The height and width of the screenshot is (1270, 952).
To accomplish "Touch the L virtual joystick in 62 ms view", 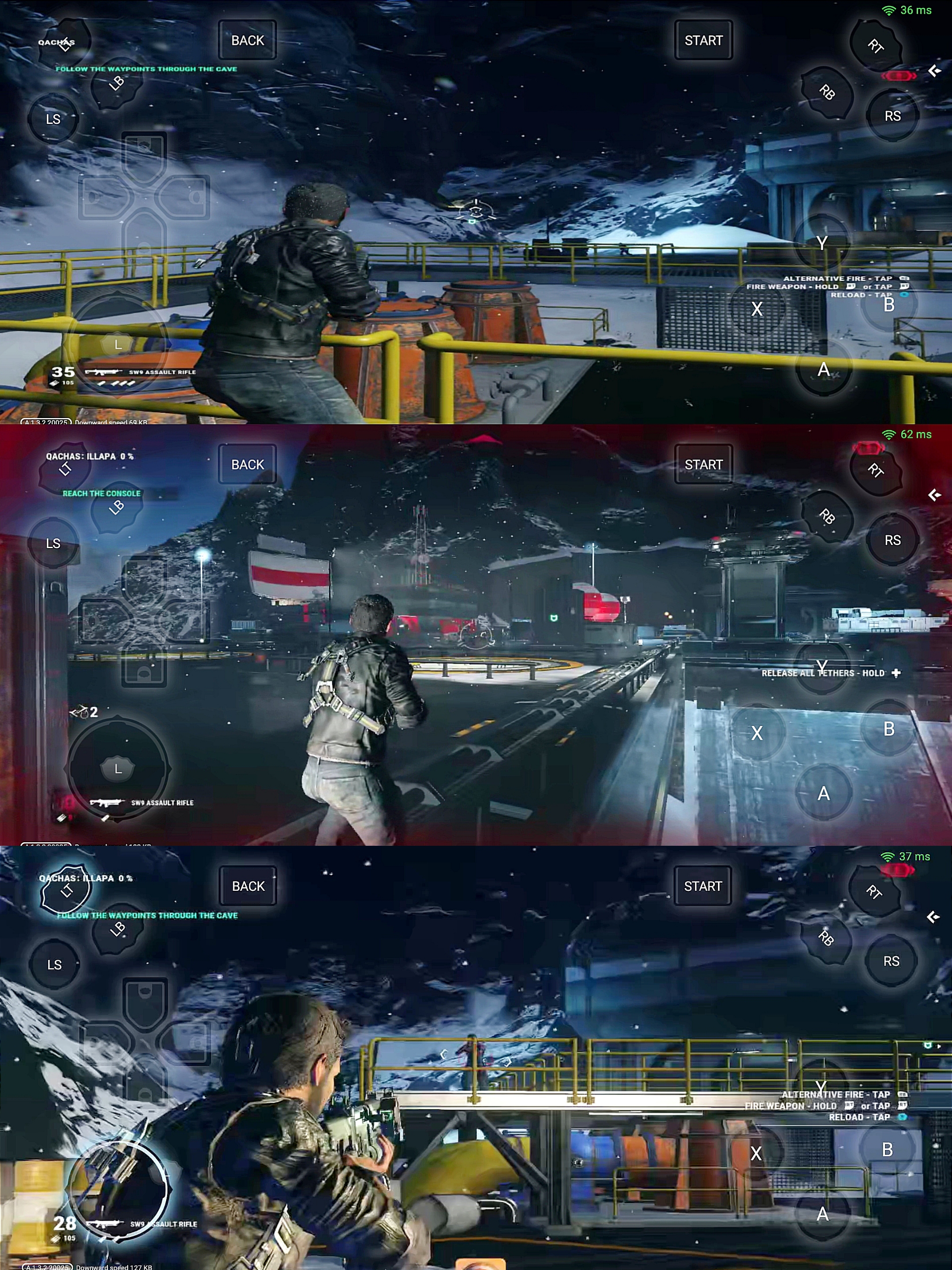I will (118, 768).
